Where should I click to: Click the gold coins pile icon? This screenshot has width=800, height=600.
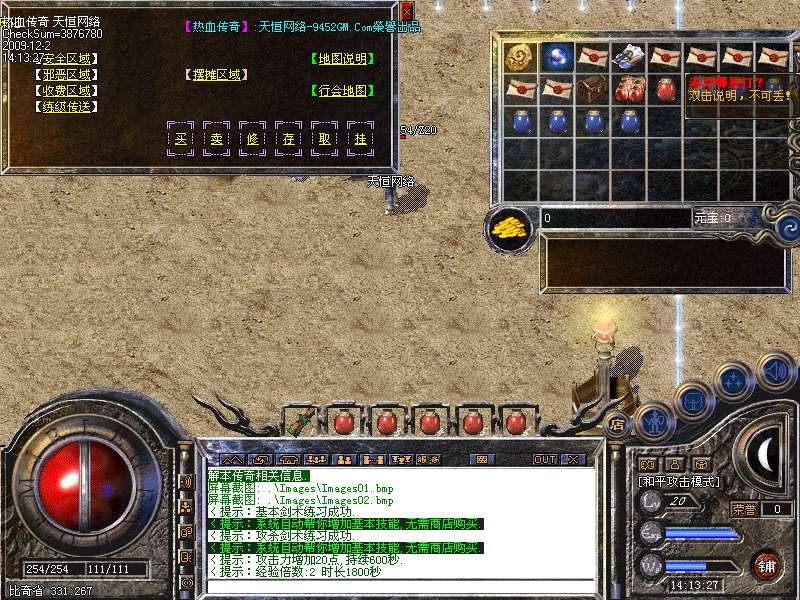click(509, 227)
